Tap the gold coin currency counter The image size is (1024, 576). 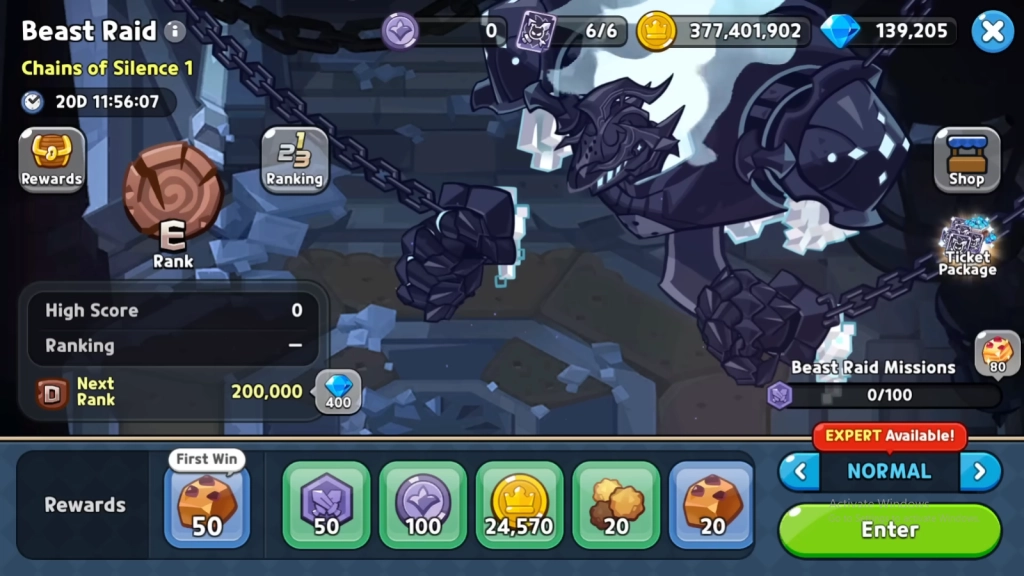click(x=722, y=31)
